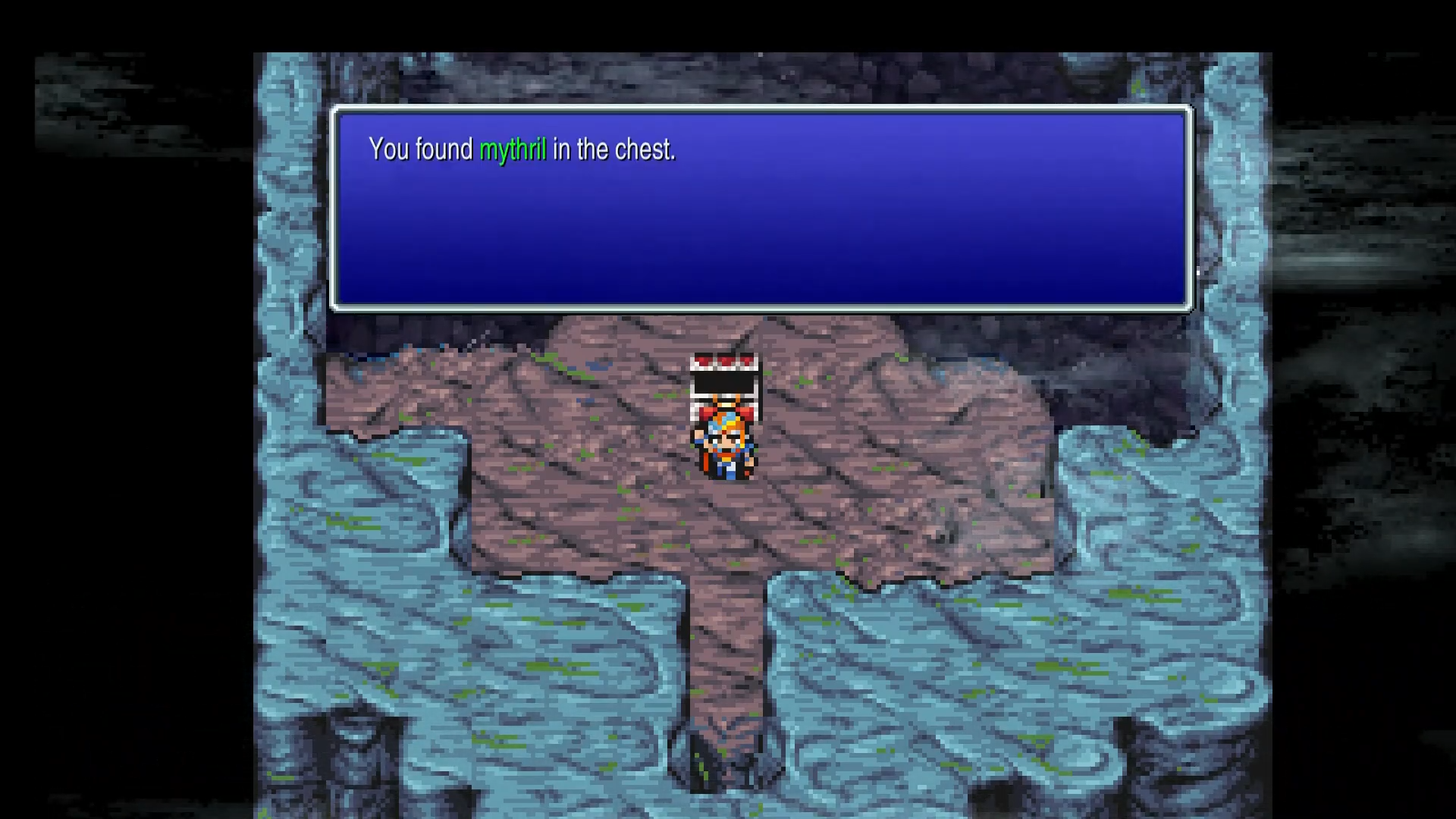Click the phrase 'in the chest'
The width and height of the screenshot is (1456, 819).
coord(614,149)
